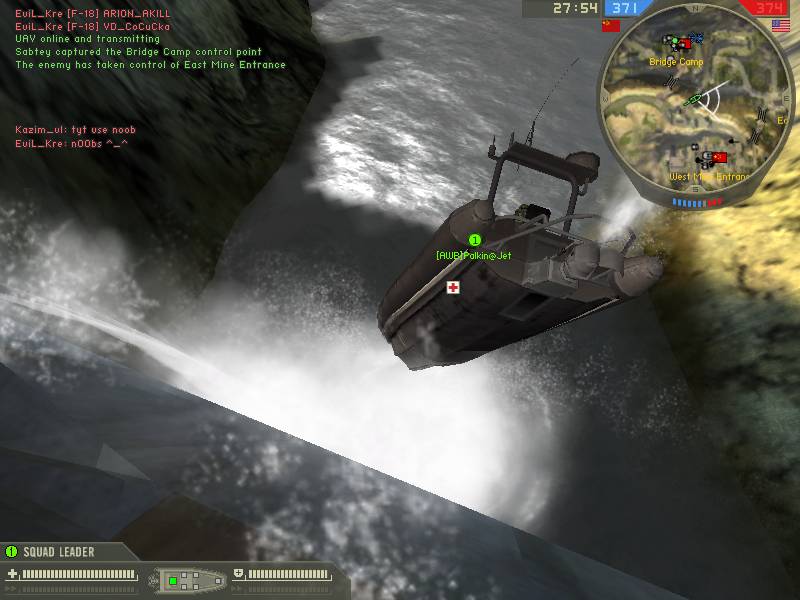The height and width of the screenshot is (600, 800).
Task: Click the Chinese team flag beside the minimap
Action: 611,26
